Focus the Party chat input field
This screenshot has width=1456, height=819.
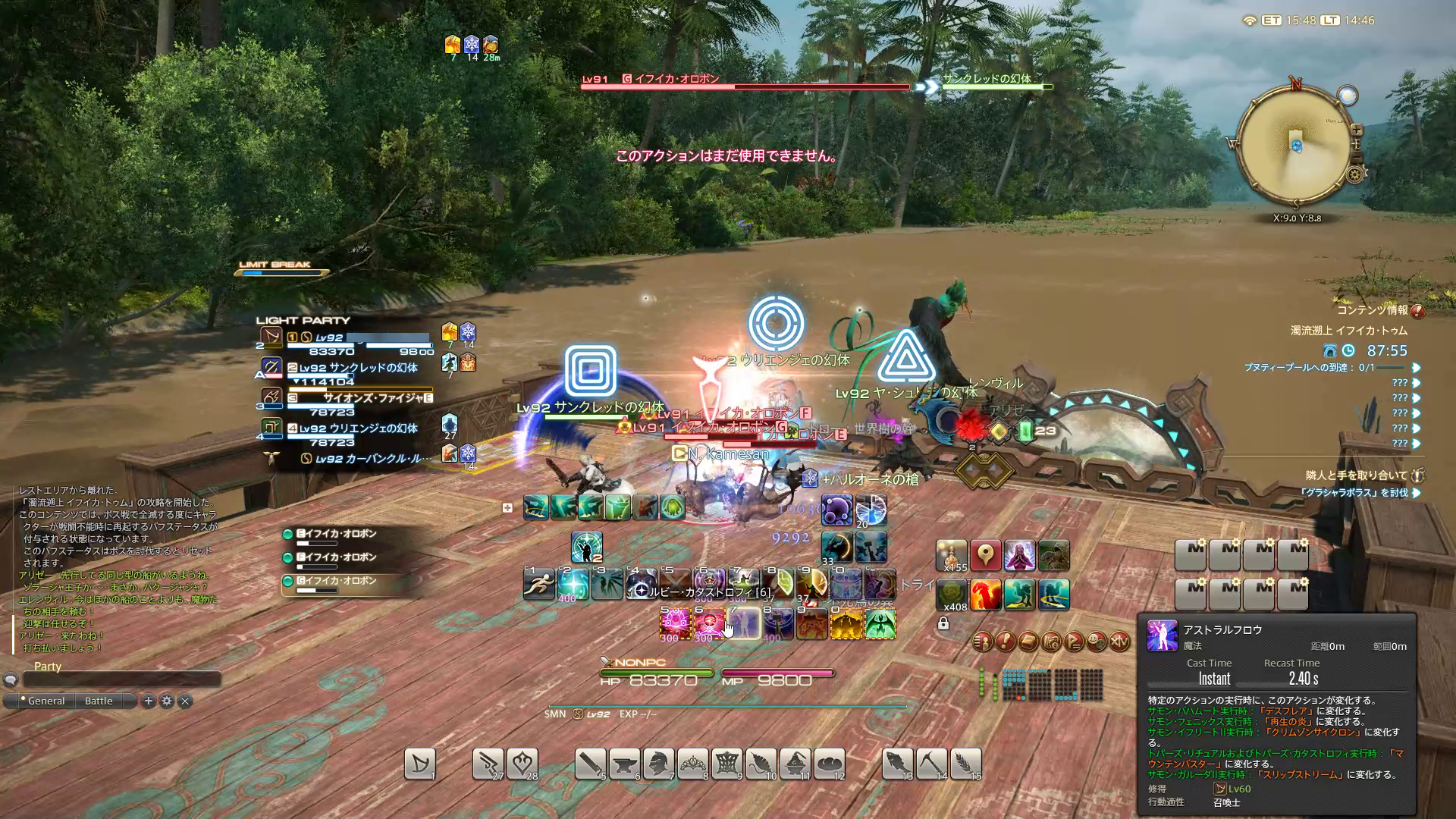[121, 679]
